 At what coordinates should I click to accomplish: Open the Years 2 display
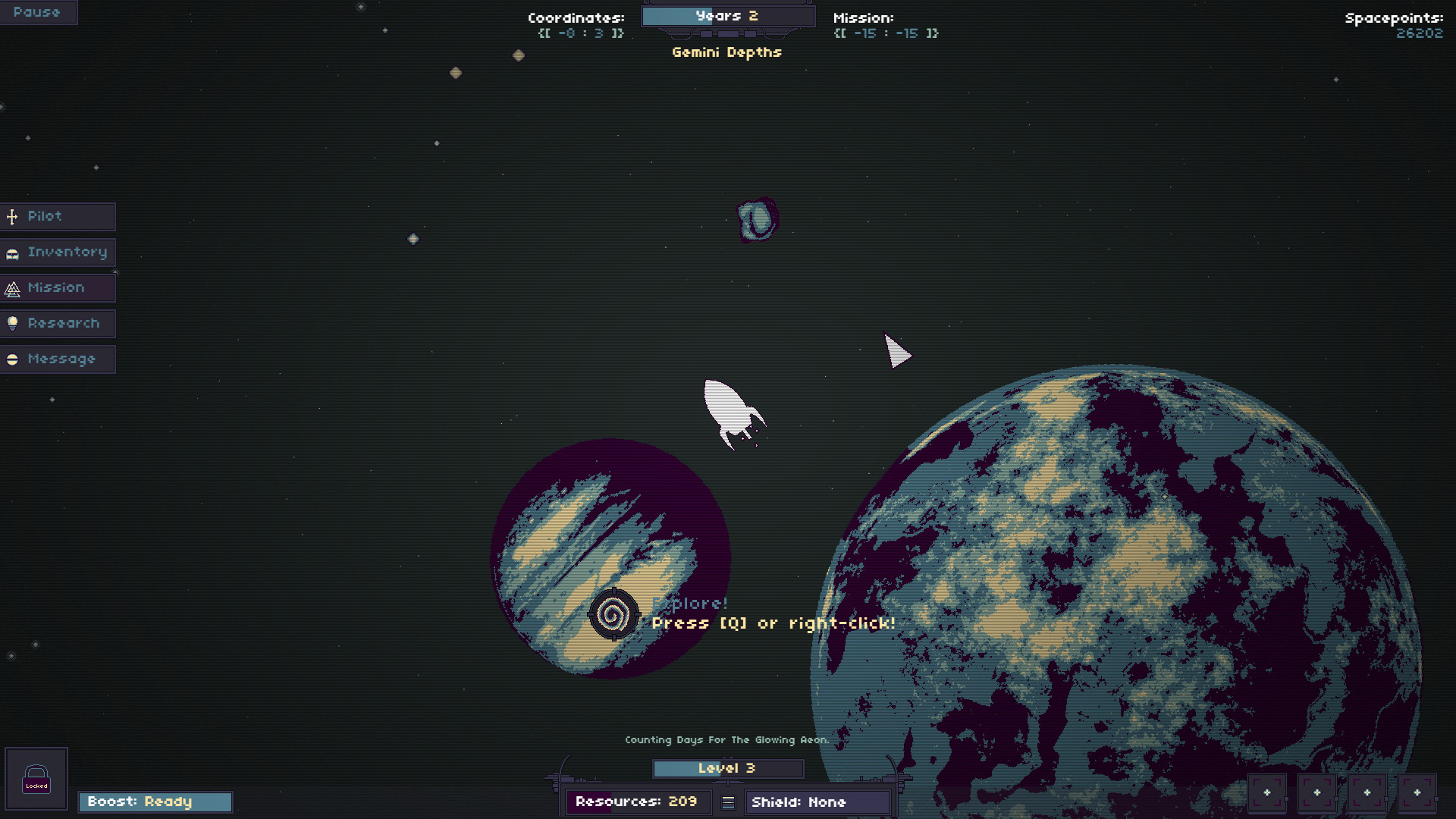click(x=726, y=15)
